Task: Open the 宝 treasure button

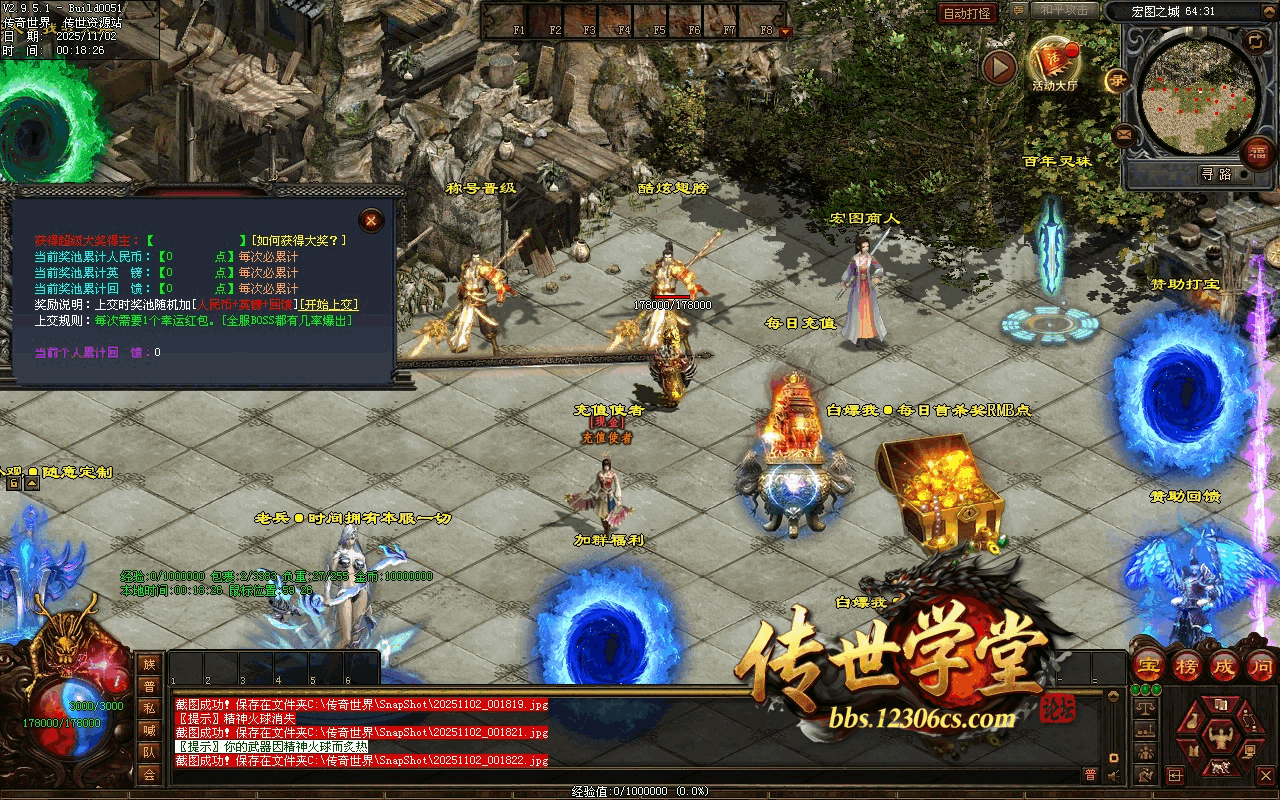Action: 1151,665
